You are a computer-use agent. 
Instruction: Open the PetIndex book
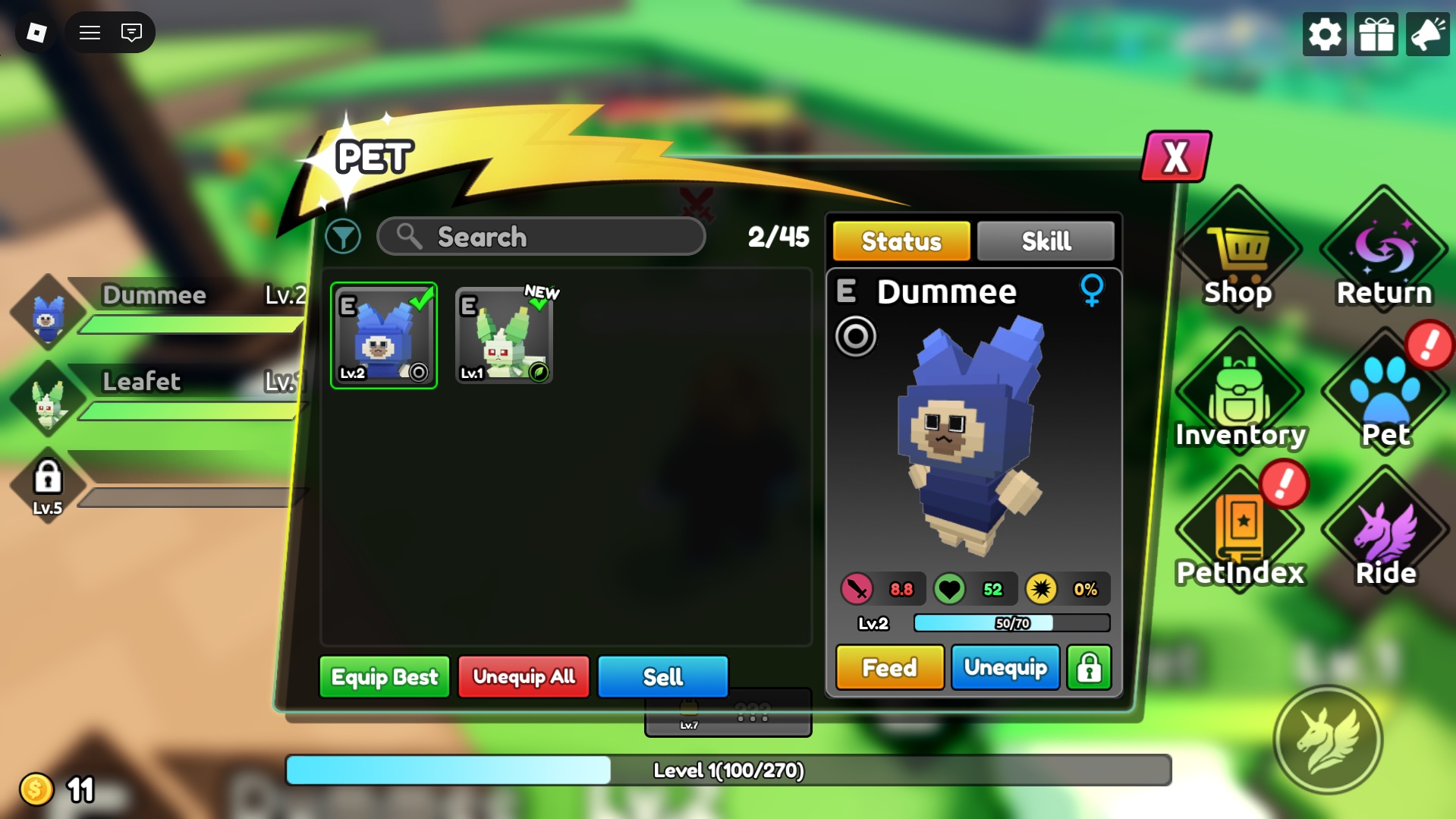(x=1237, y=524)
